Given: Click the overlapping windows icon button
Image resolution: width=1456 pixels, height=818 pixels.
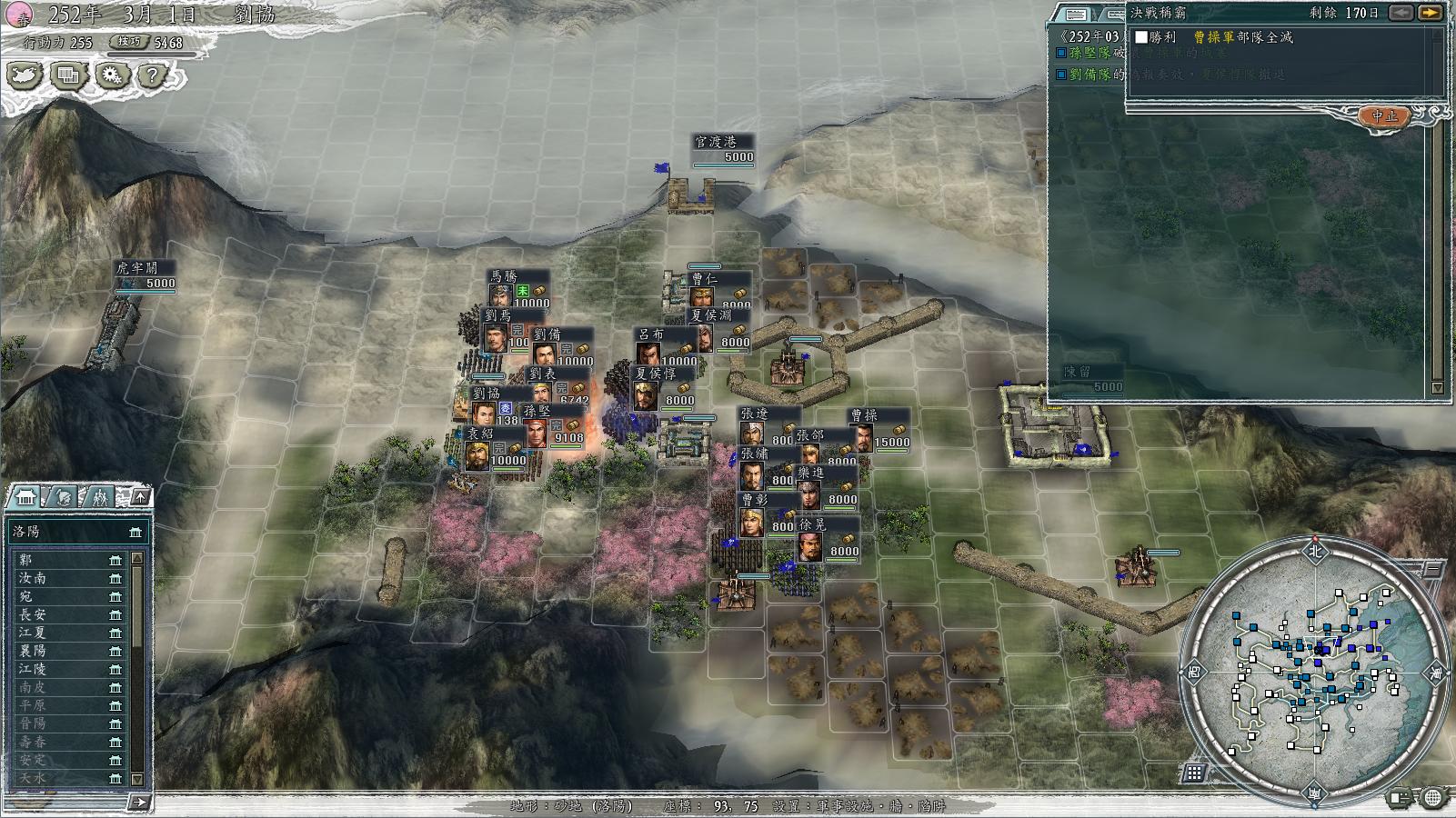Looking at the screenshot, I should (x=68, y=75).
